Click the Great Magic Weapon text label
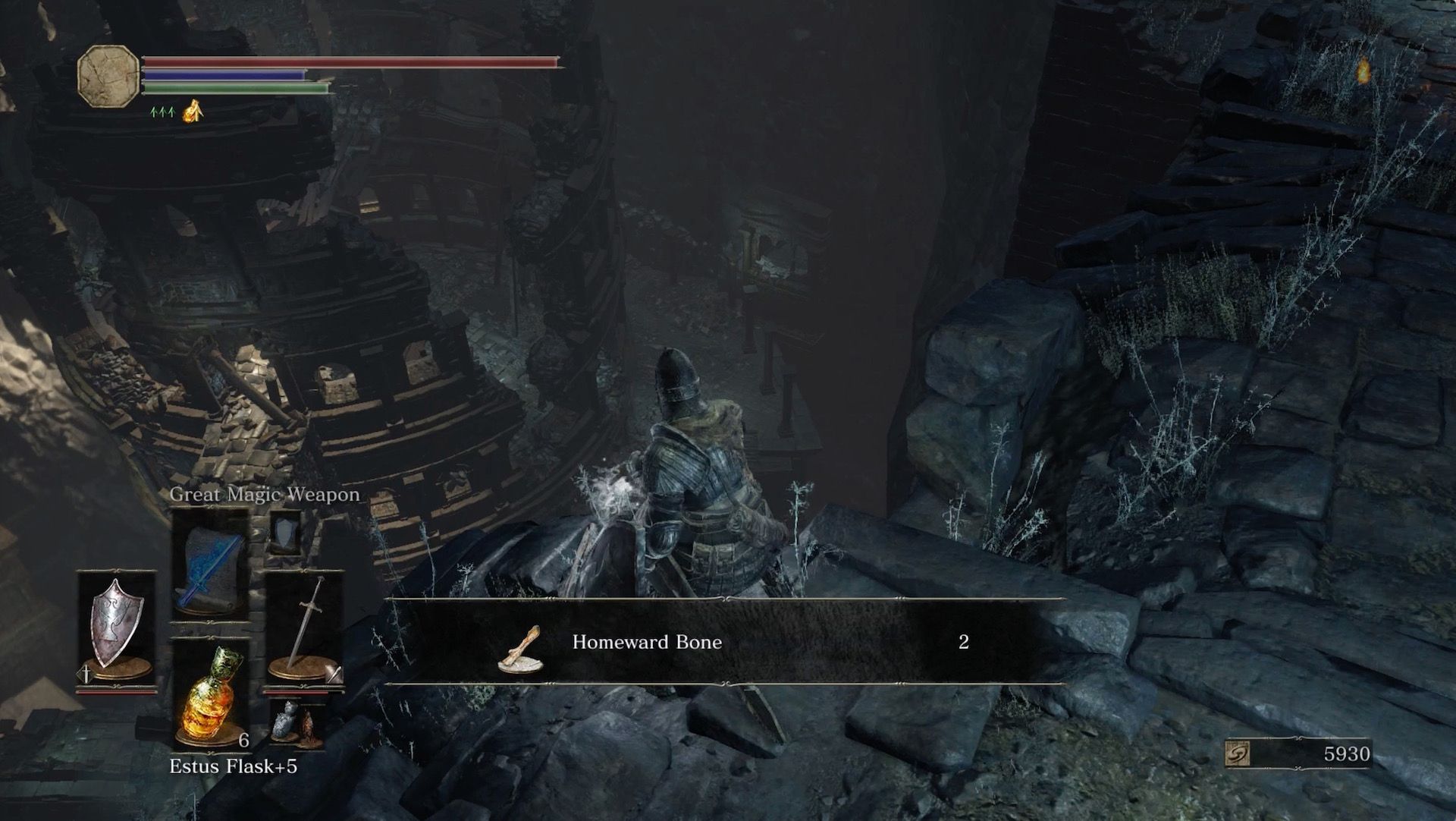1456x821 pixels. tap(264, 494)
